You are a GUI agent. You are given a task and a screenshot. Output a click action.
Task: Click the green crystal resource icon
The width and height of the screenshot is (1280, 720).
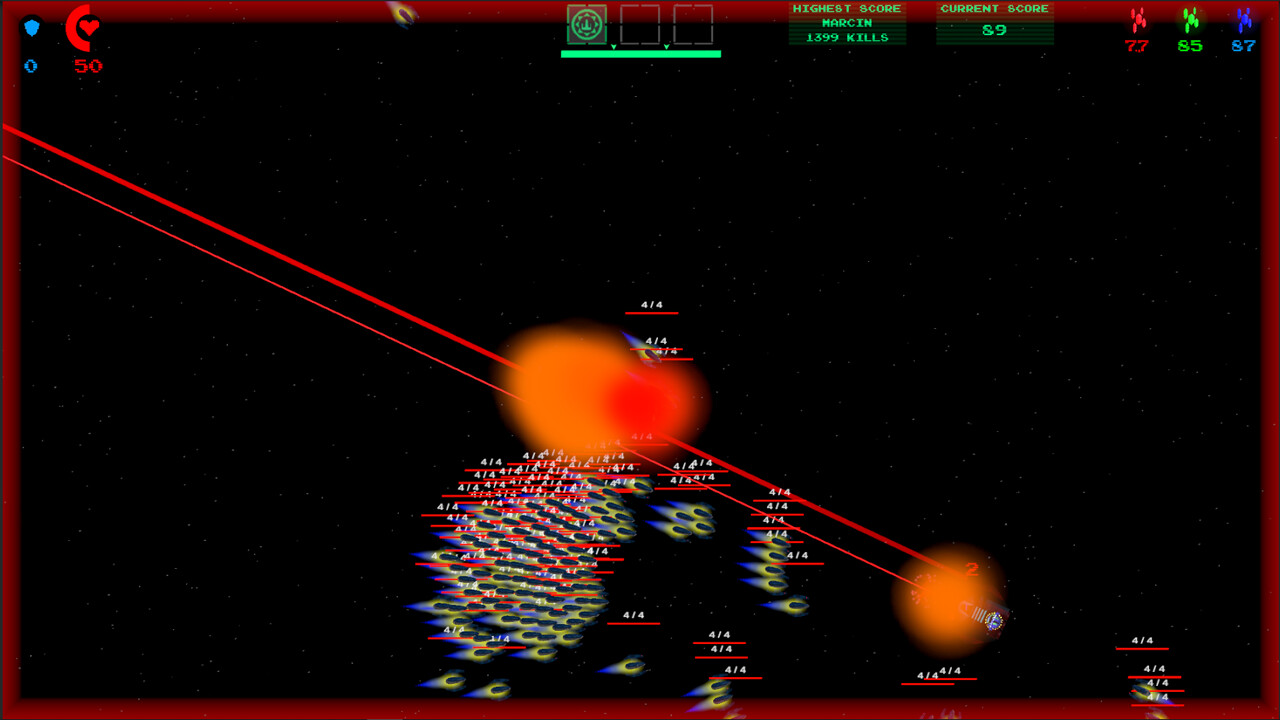tap(1193, 18)
